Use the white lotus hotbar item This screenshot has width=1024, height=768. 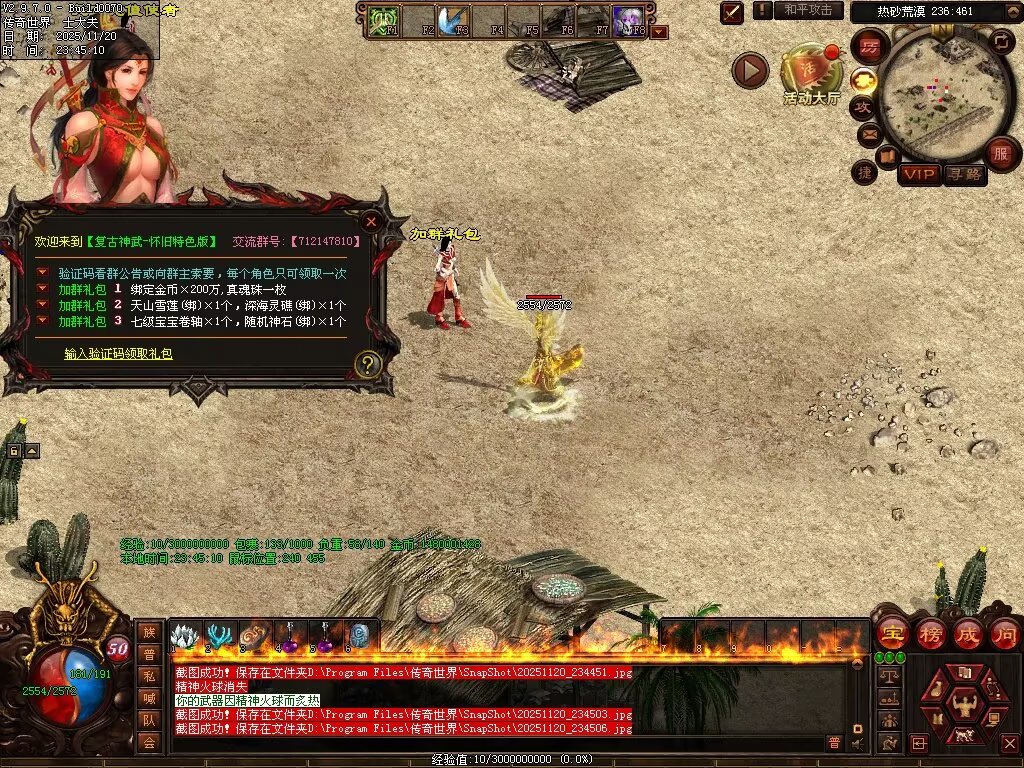(184, 636)
